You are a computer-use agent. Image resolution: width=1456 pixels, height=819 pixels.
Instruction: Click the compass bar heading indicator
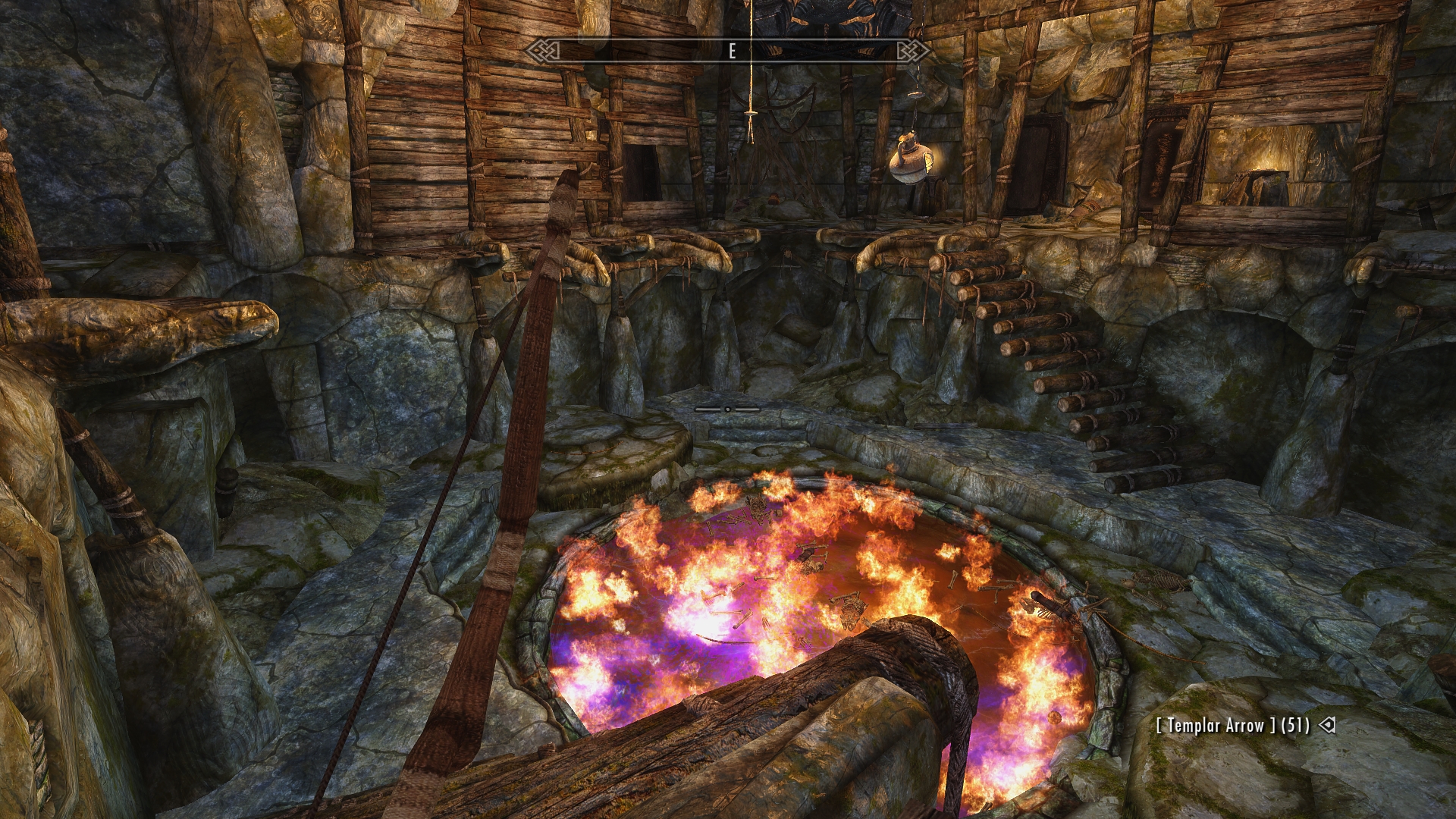732,51
